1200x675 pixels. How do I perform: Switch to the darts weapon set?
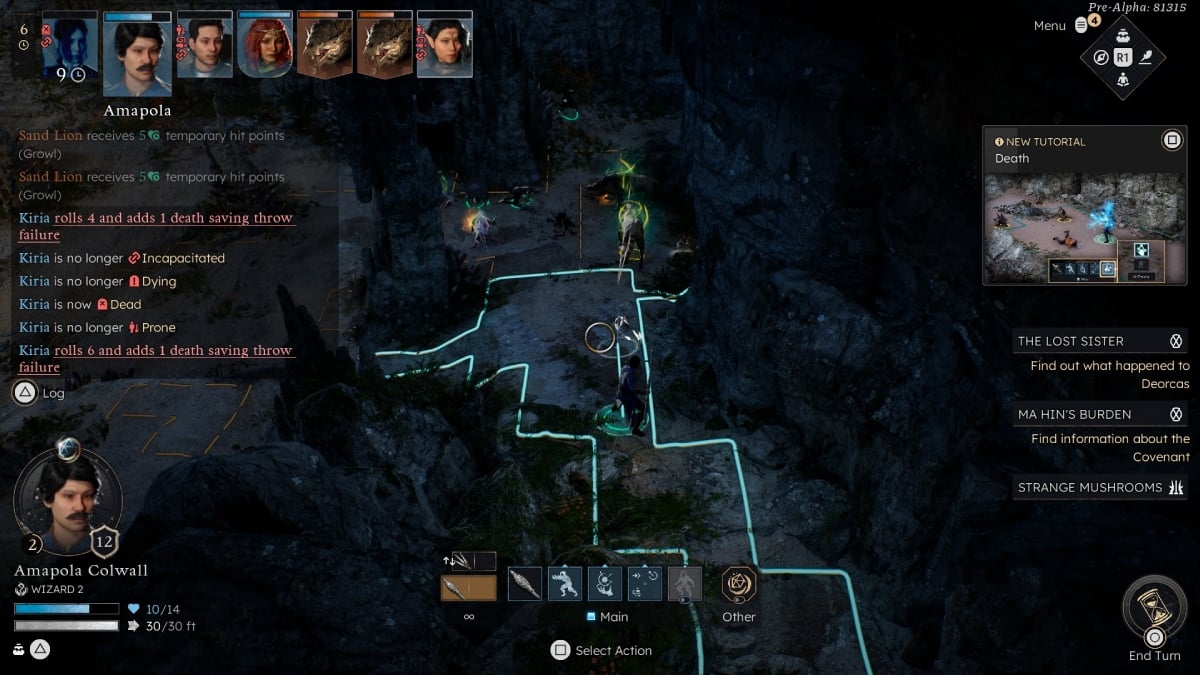(x=468, y=561)
